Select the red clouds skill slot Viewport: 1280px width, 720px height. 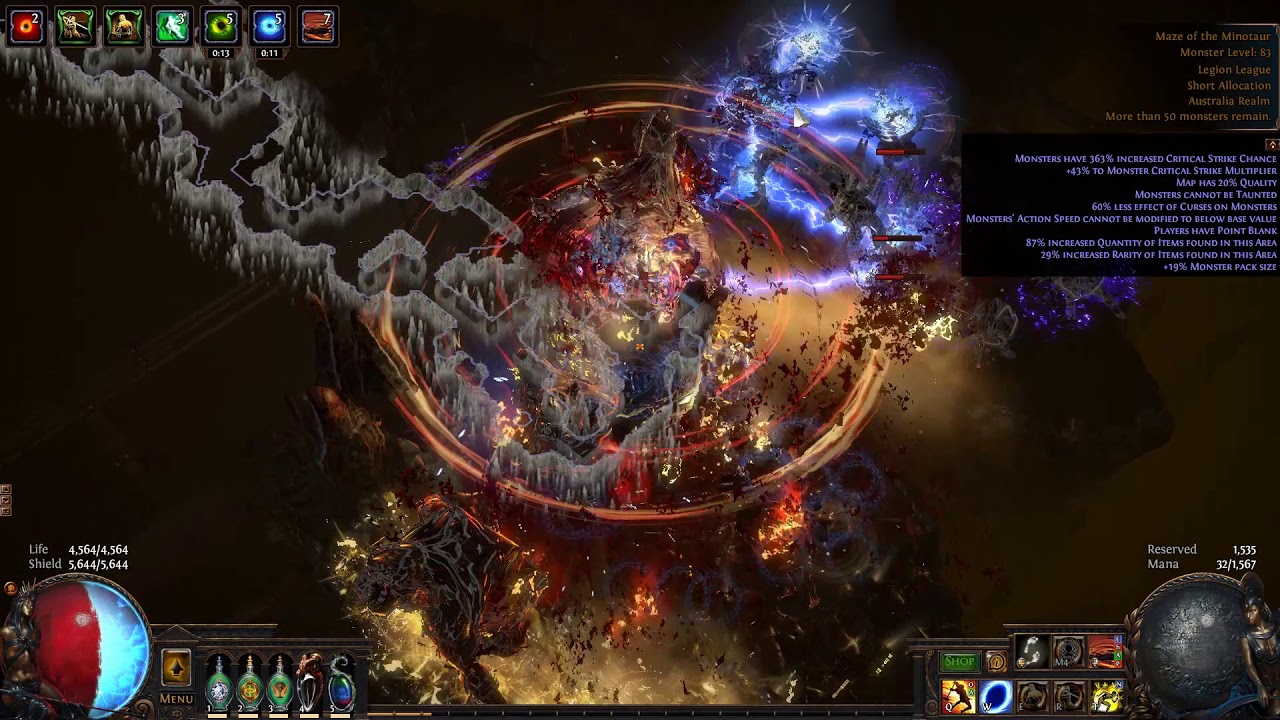click(x=1105, y=652)
